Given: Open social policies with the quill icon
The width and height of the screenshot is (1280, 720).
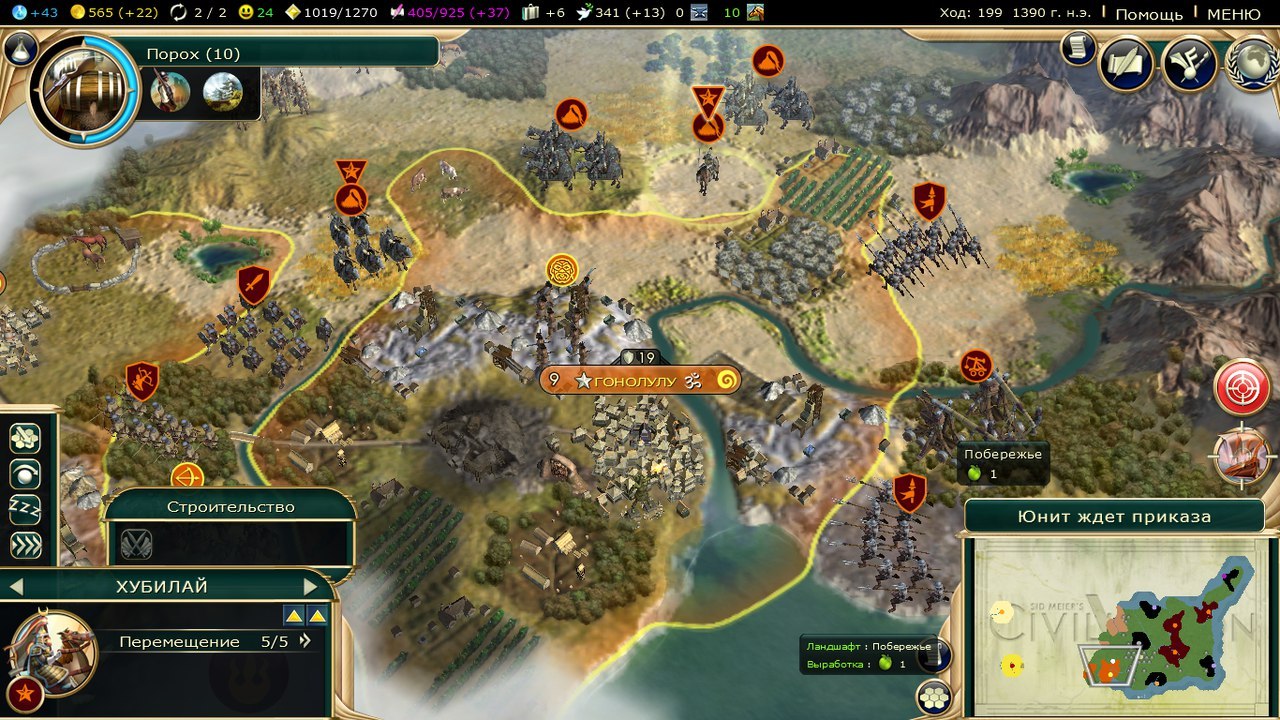Looking at the screenshot, I should (x=1127, y=63).
